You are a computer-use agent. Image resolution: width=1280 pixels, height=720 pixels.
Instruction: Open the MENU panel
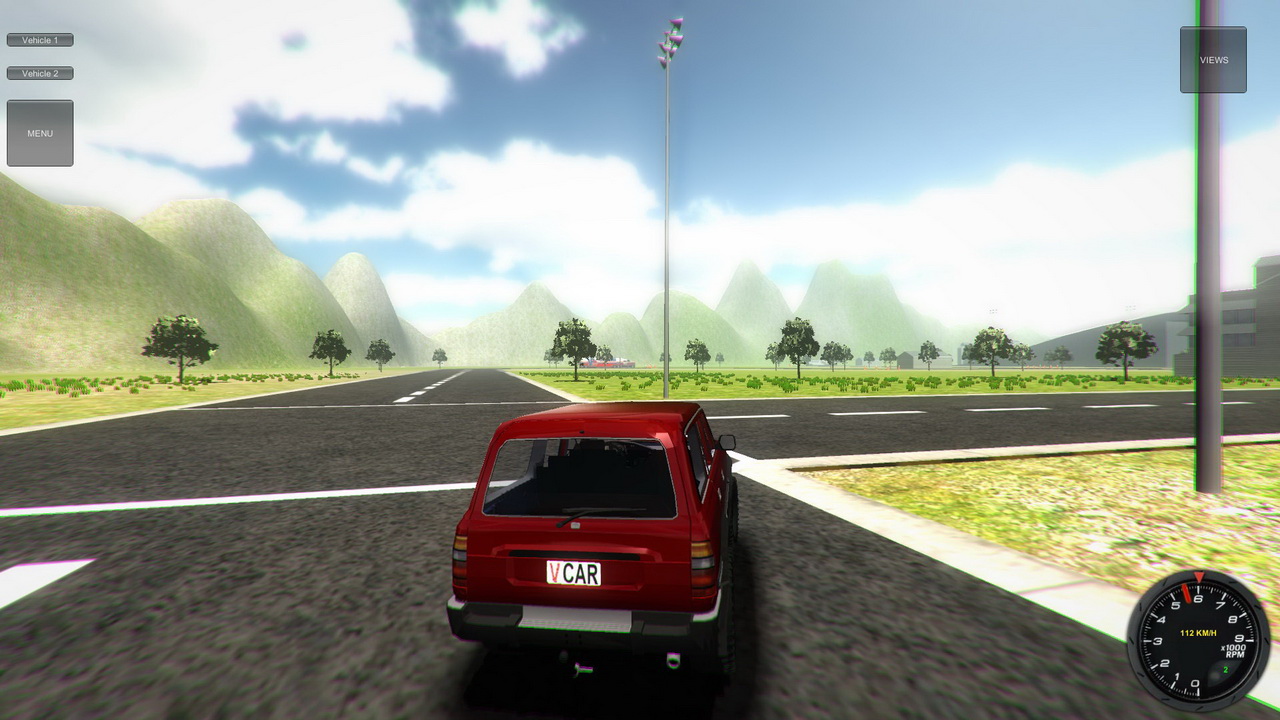tap(39, 132)
